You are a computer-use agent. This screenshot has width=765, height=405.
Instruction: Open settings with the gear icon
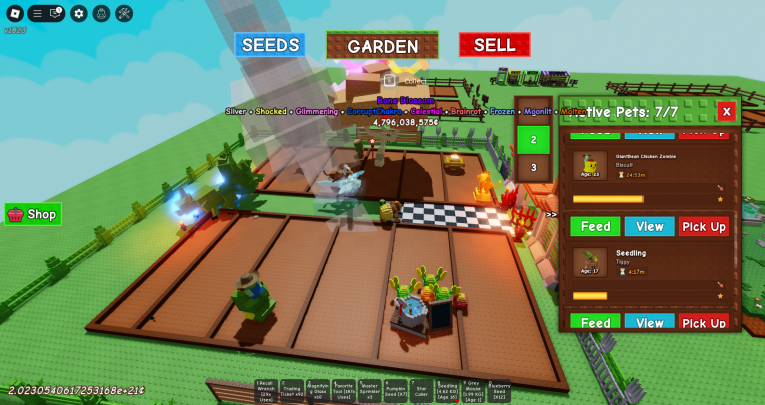(79, 13)
